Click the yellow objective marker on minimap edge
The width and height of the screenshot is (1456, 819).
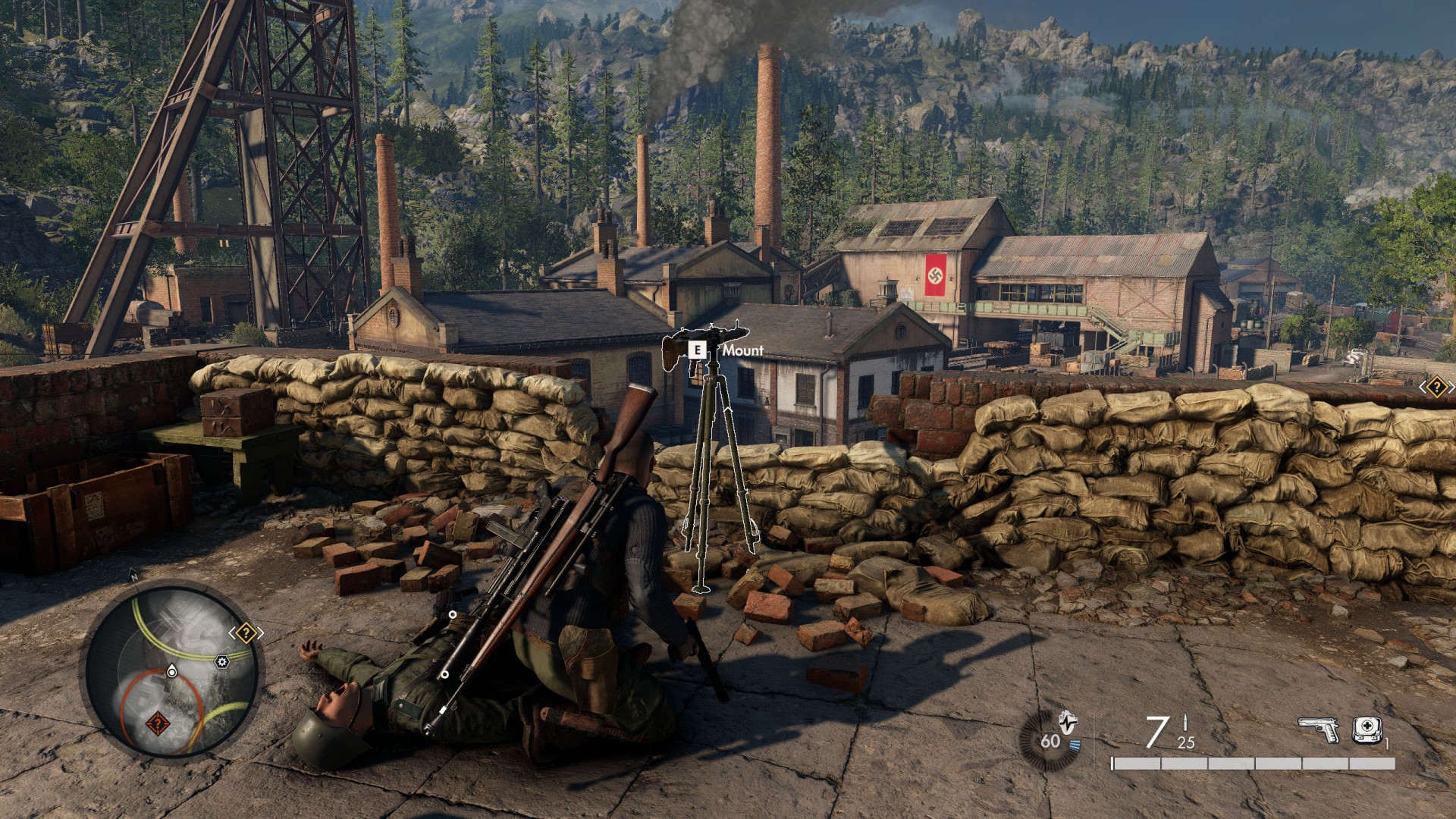click(x=246, y=632)
